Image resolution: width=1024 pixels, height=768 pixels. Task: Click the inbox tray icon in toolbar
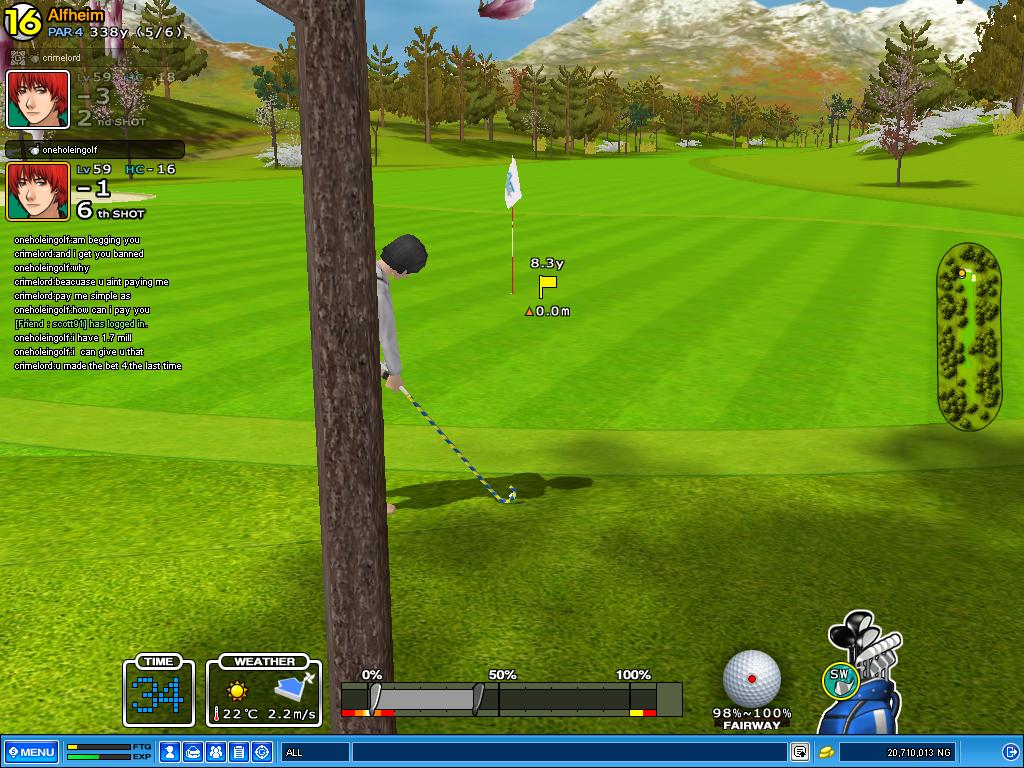[193, 752]
